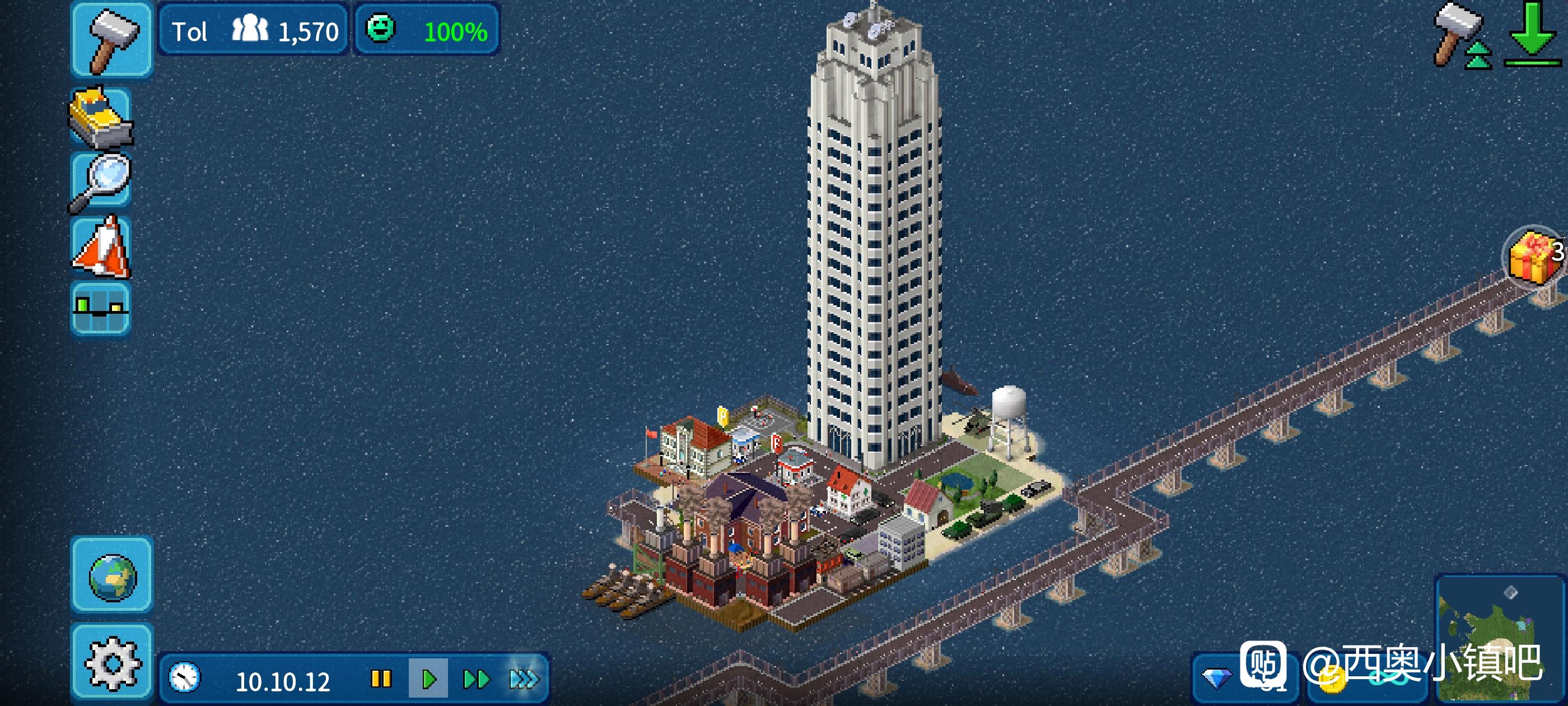Set the game to normal play speed
Image resolution: width=1568 pixels, height=706 pixels.
(x=428, y=679)
